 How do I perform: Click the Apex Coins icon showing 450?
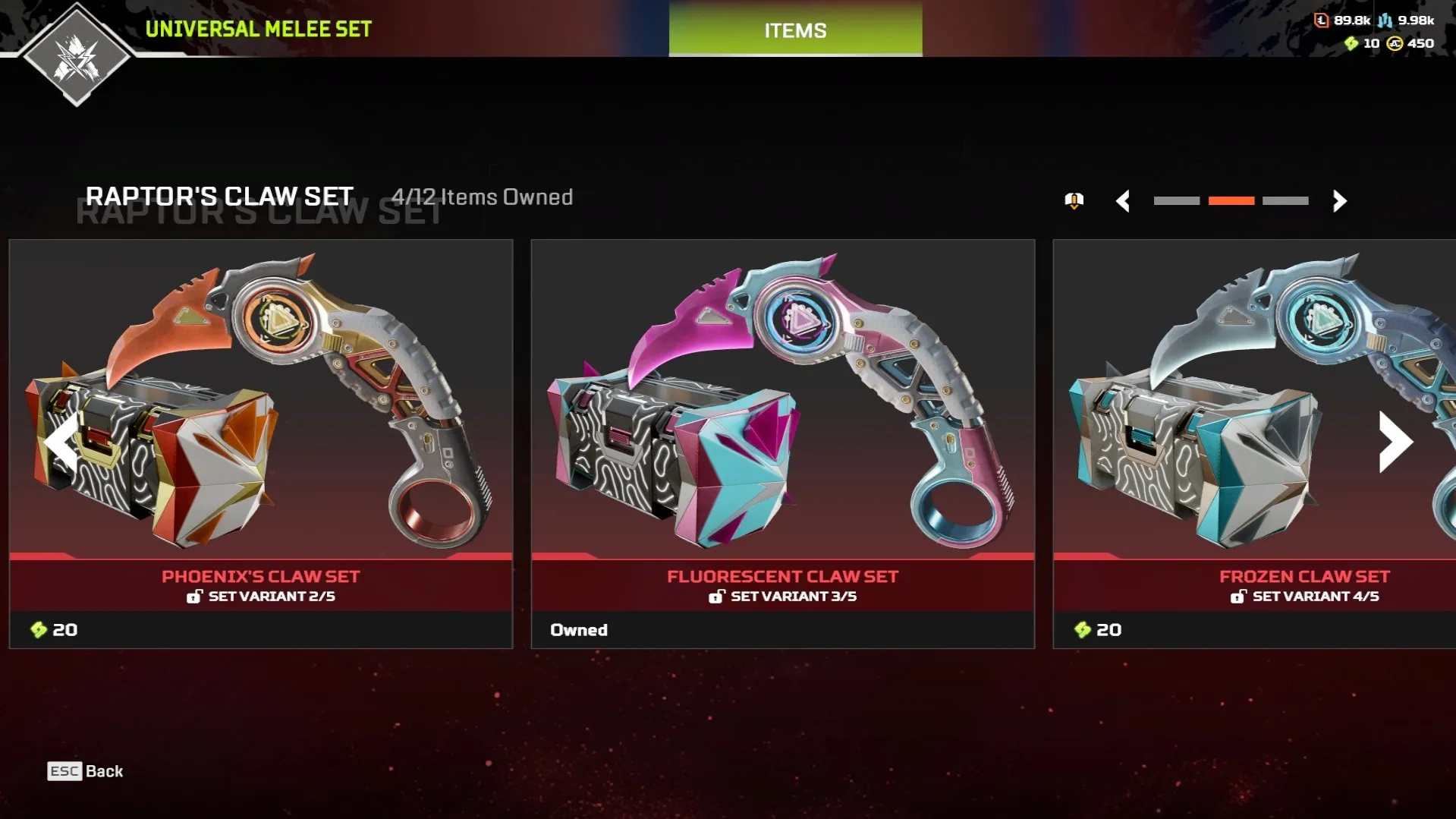(1395, 44)
